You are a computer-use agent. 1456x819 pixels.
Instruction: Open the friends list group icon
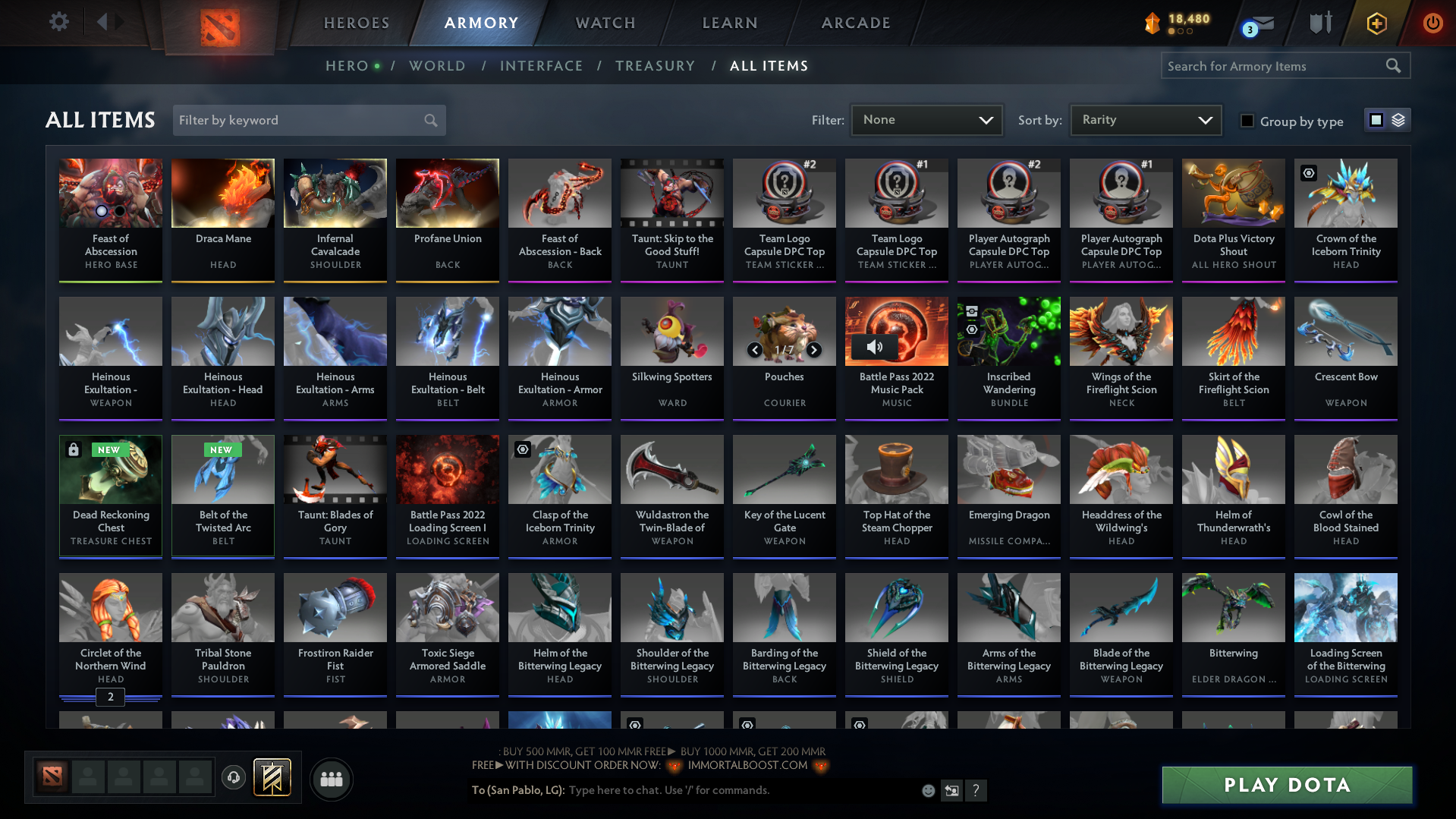point(331,779)
